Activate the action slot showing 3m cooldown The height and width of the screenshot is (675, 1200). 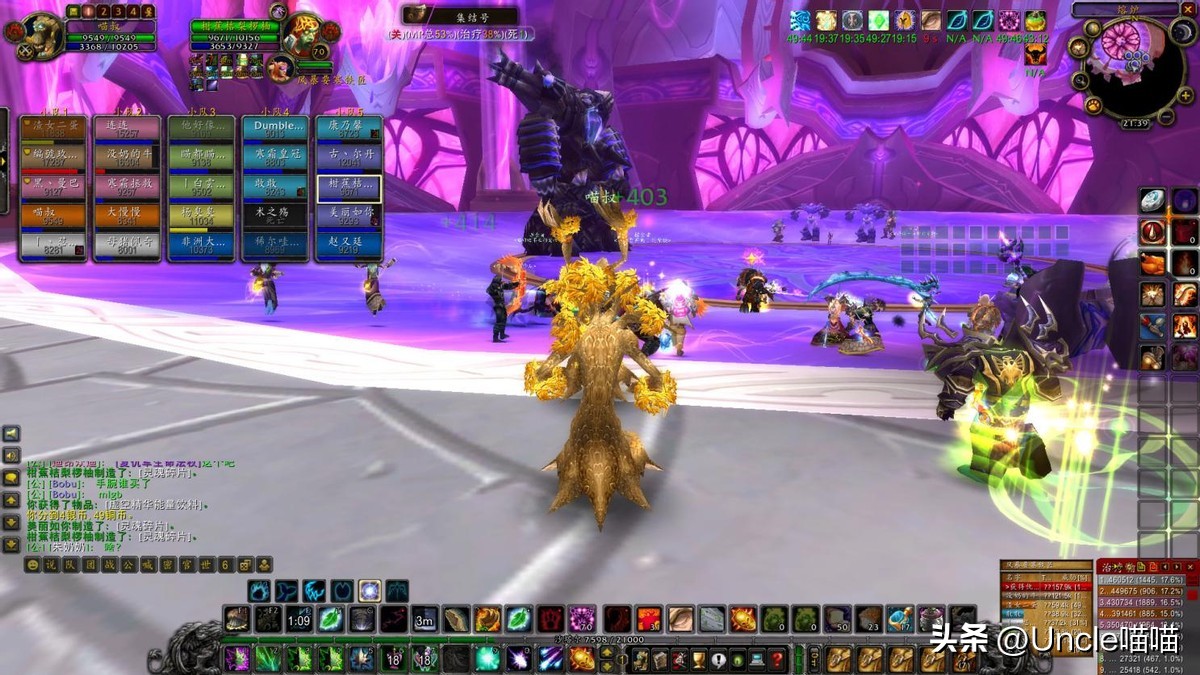pyautogui.click(x=425, y=619)
